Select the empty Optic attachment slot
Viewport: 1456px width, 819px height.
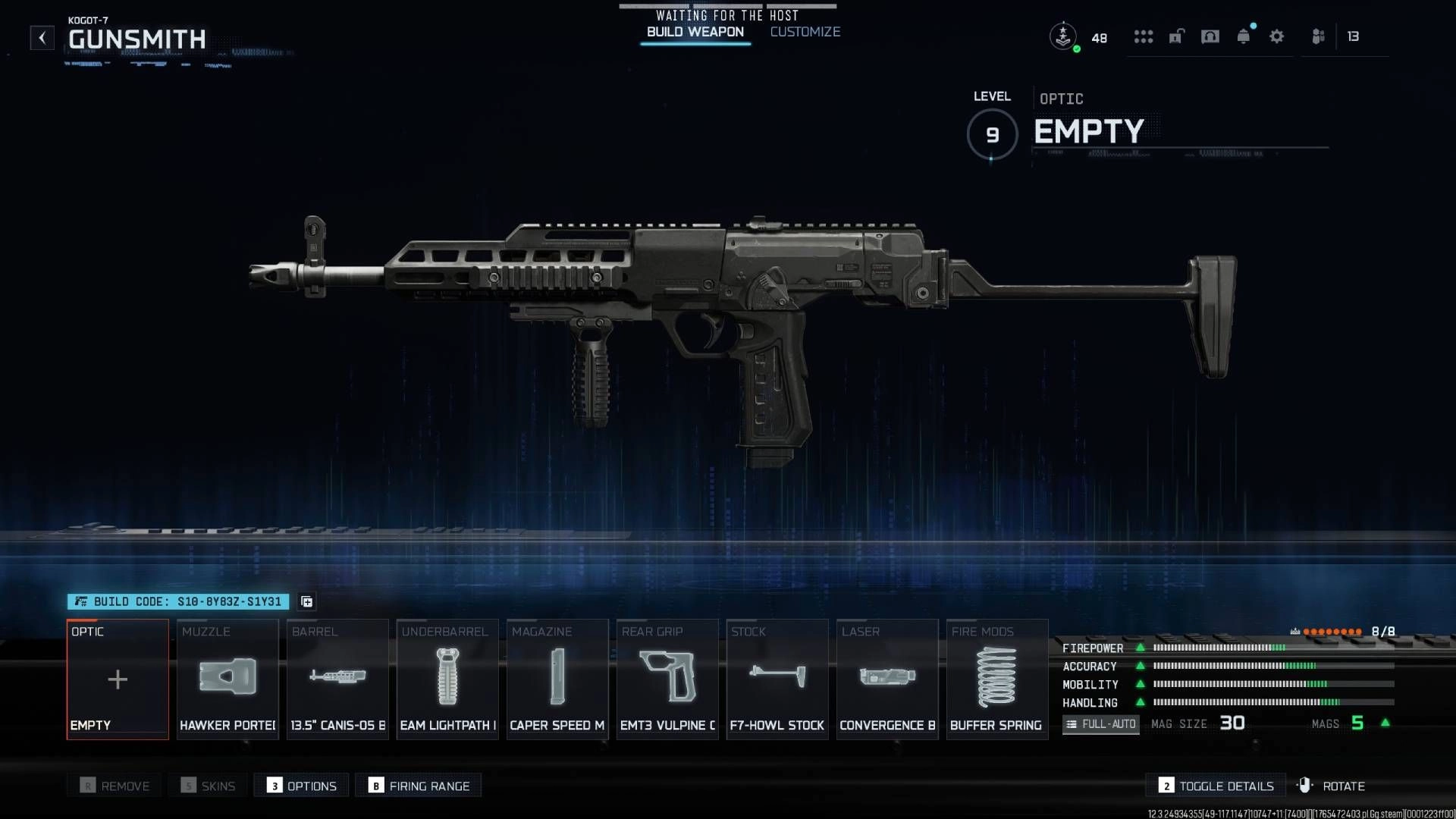[x=118, y=679]
